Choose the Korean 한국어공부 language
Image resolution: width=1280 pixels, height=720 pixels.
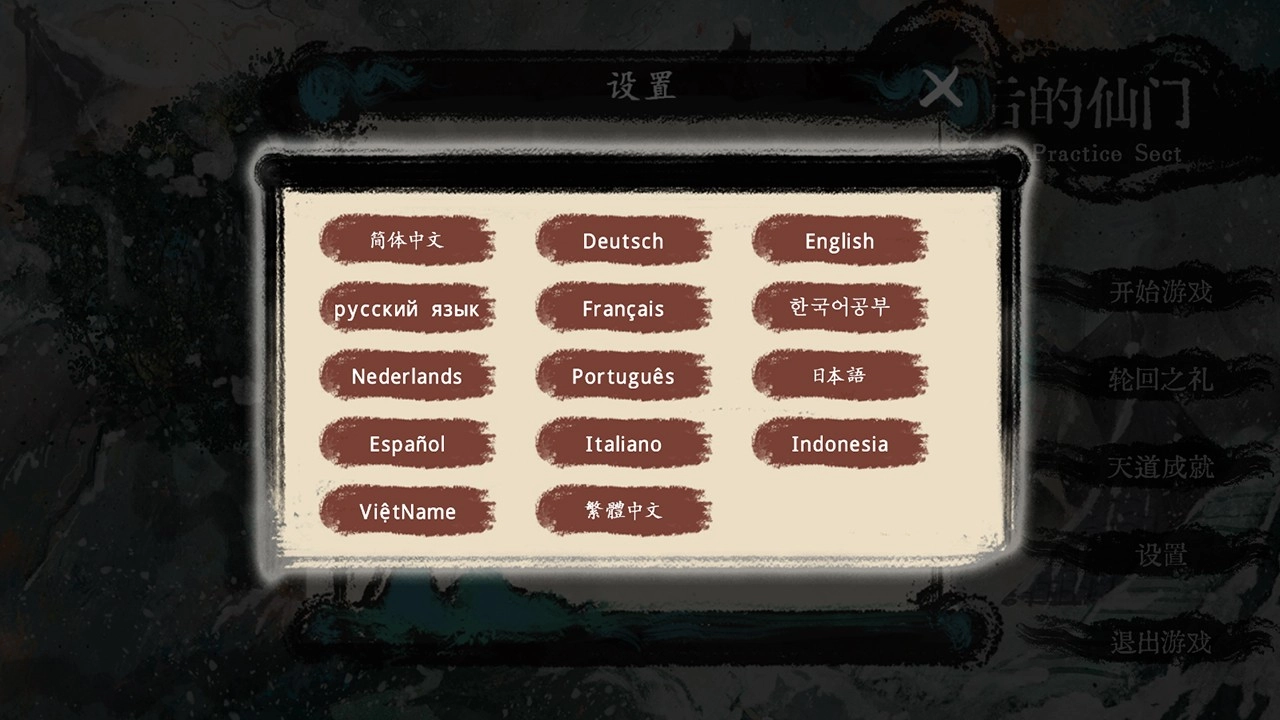point(840,308)
